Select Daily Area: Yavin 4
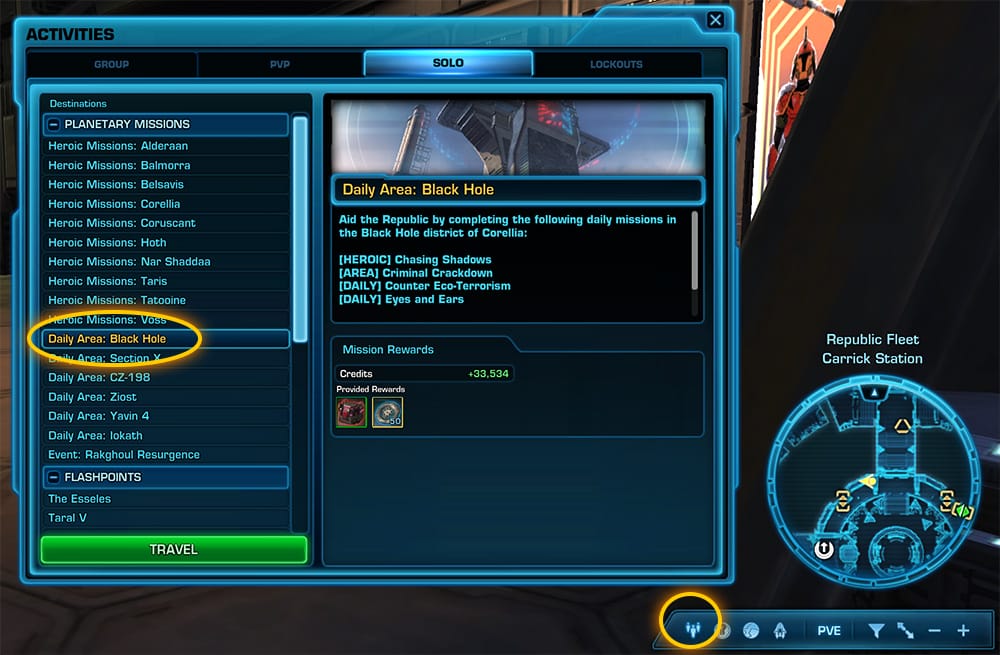Image resolution: width=1000 pixels, height=655 pixels. [x=99, y=416]
